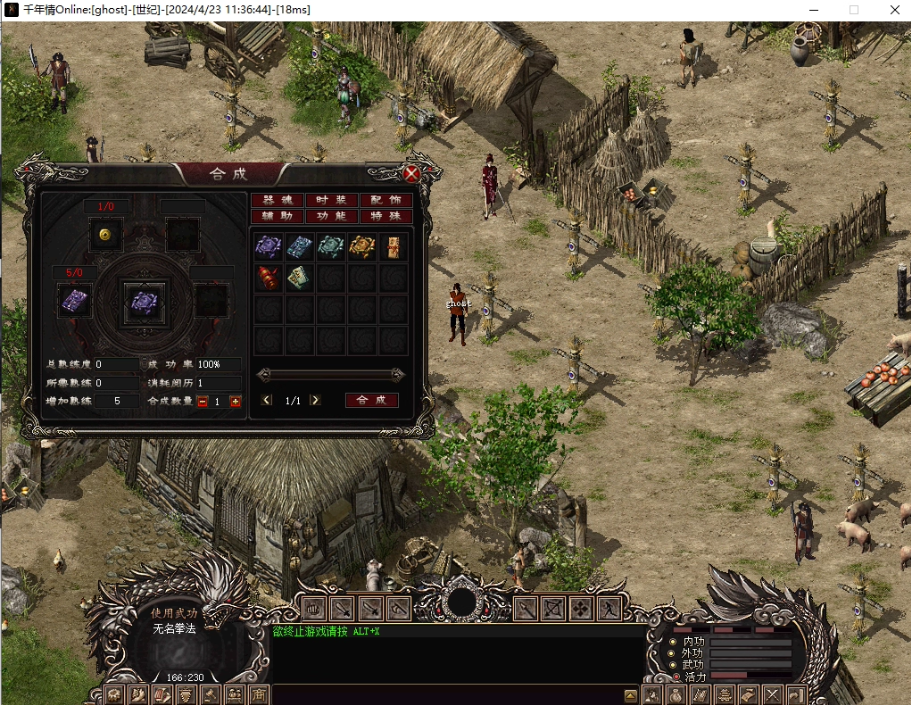Show the 辅助 category tab
911x705 pixels.
tap(276, 215)
